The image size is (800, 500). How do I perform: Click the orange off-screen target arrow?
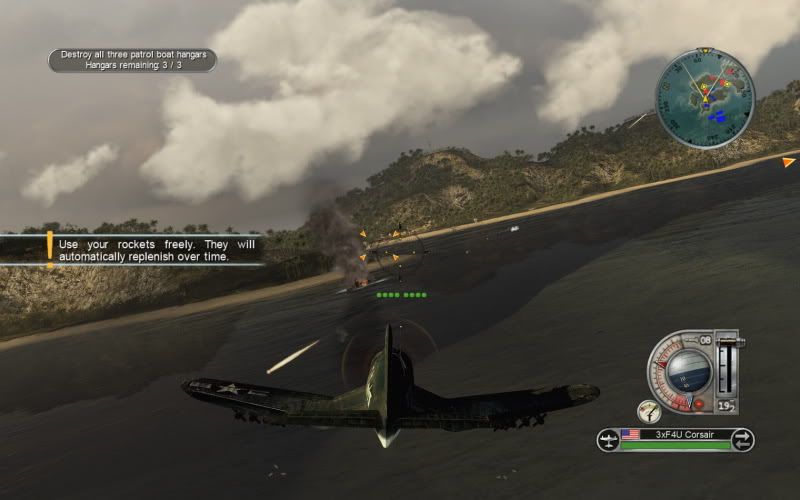788,161
